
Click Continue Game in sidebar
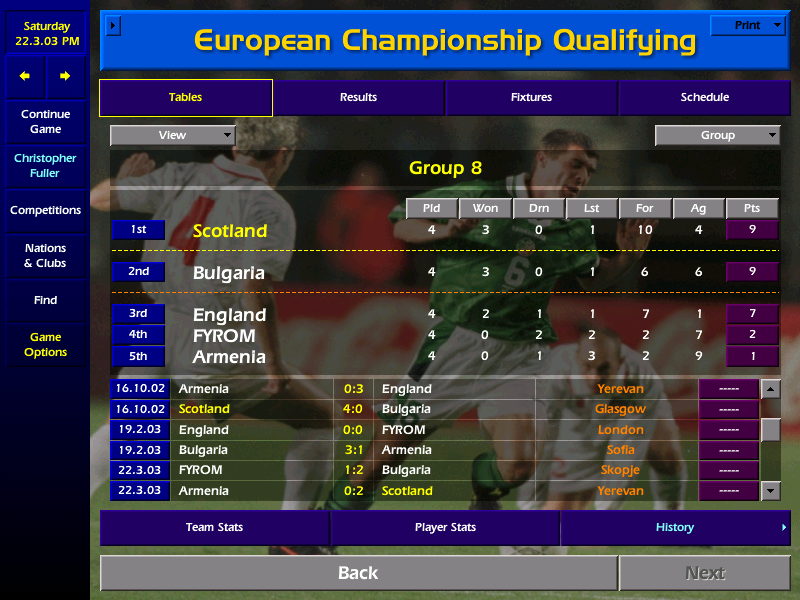tap(45, 121)
